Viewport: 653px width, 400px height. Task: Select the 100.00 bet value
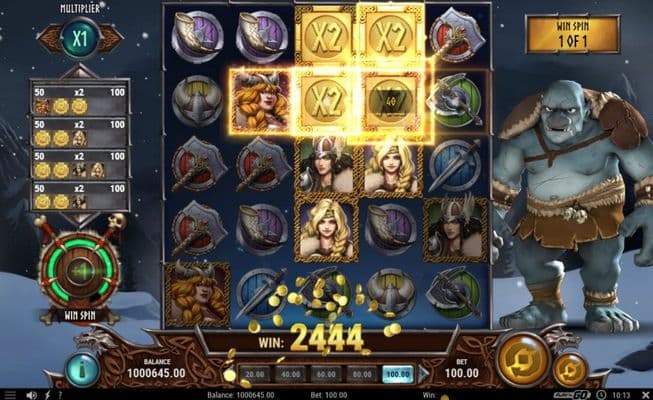coord(399,372)
